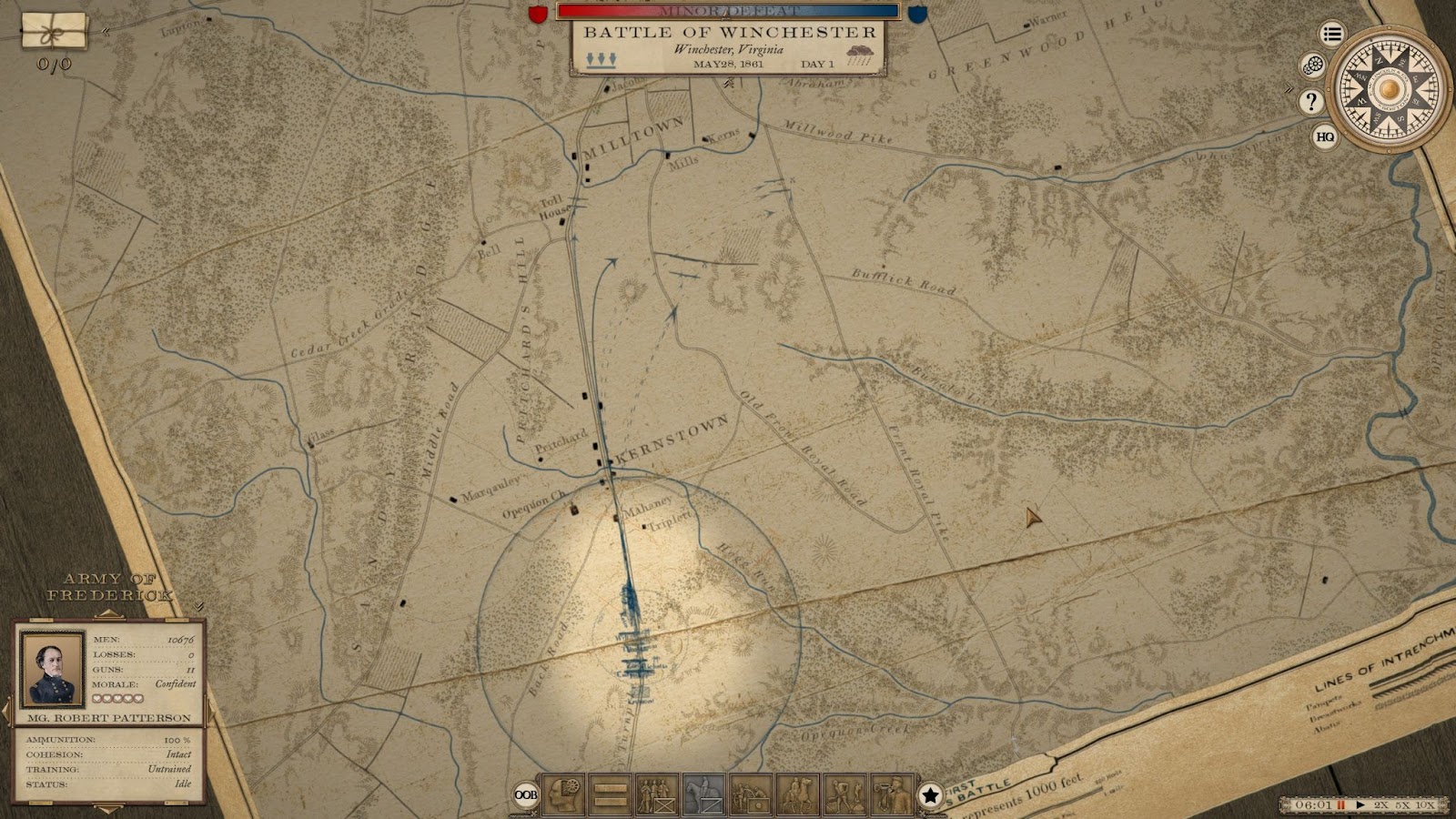The image size is (1456, 819).
Task: Choose the digging soldiers entrenchment icon
Action: [844, 794]
